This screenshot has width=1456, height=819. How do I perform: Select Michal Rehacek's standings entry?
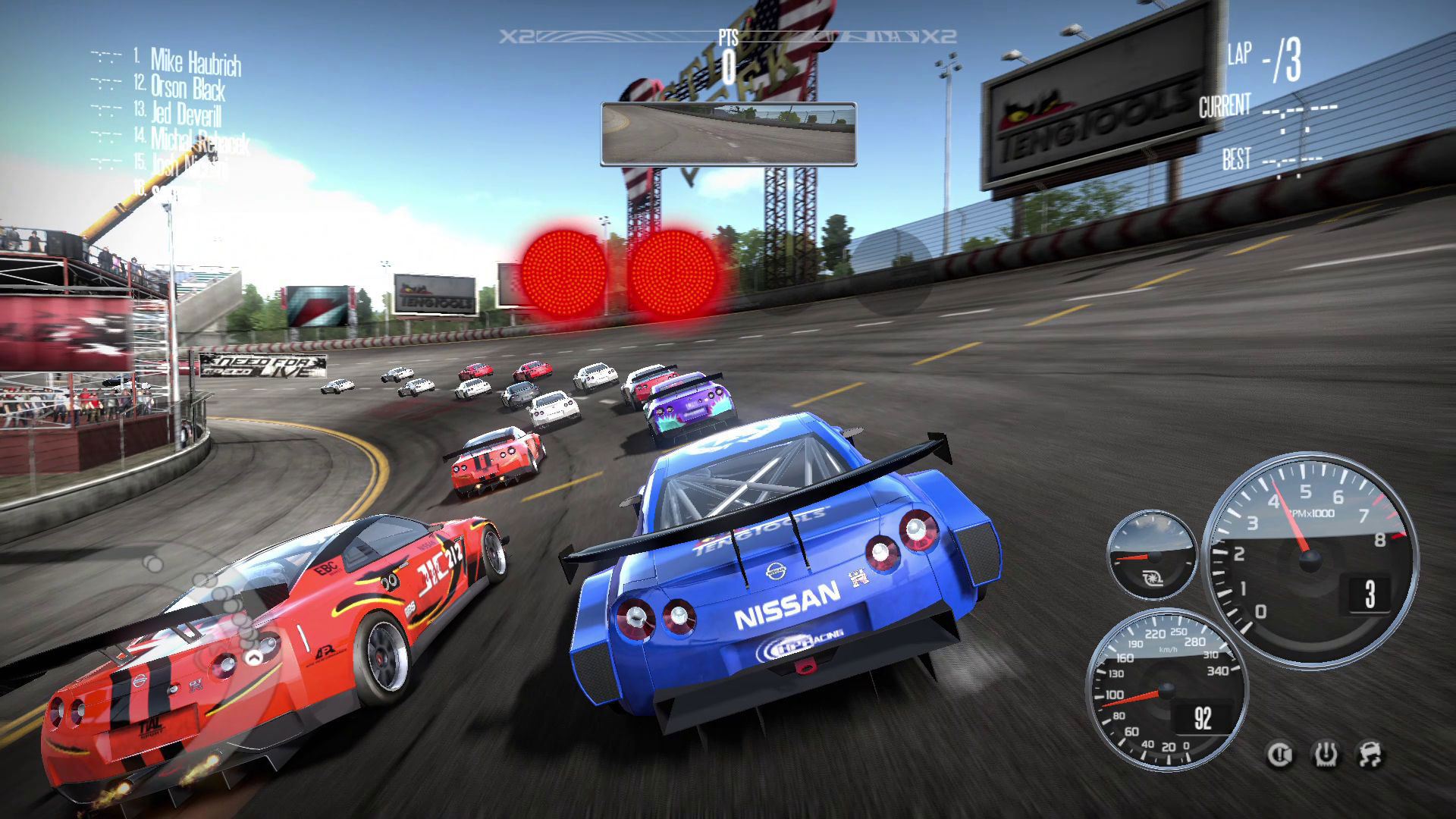pyautogui.click(x=199, y=140)
